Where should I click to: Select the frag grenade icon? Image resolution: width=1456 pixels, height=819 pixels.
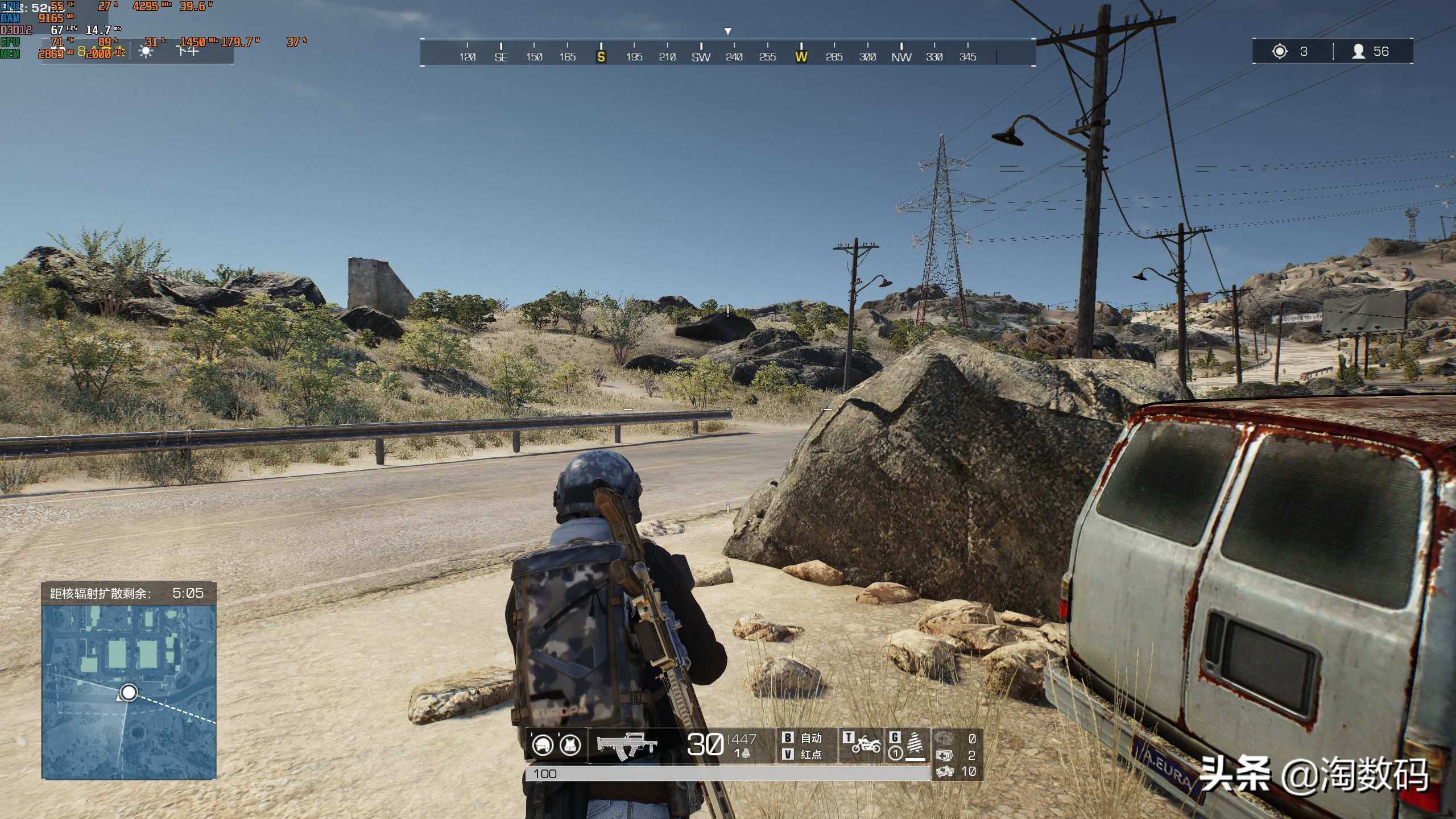(745, 754)
